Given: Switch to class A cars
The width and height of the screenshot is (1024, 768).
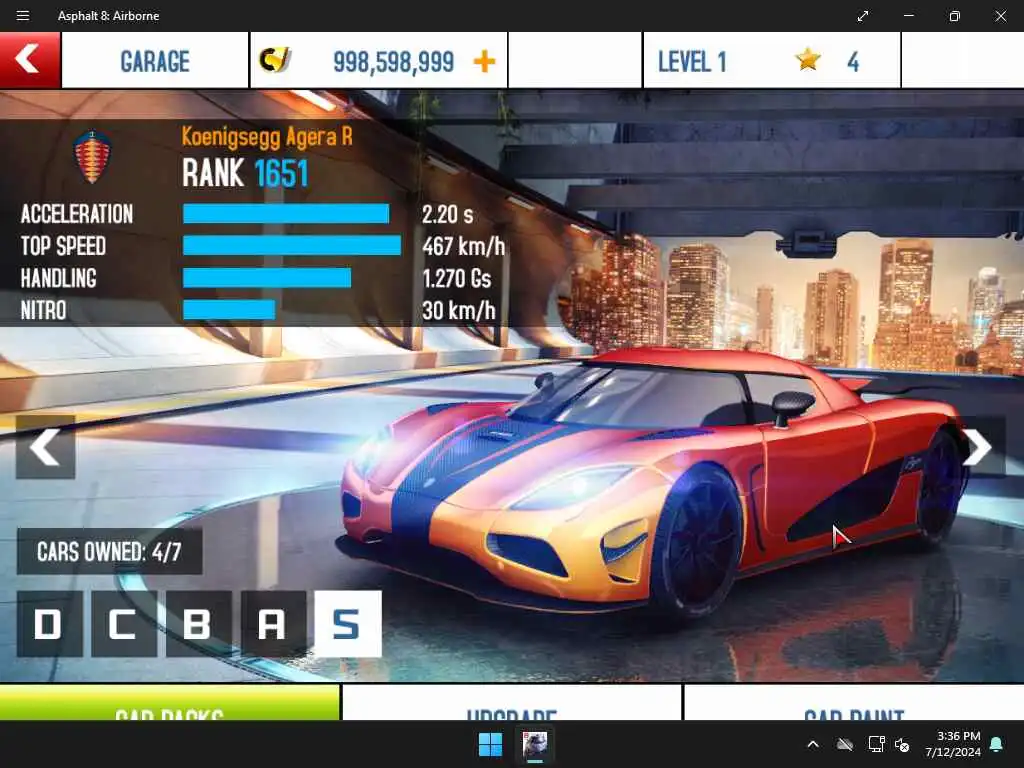Looking at the screenshot, I should (273, 624).
